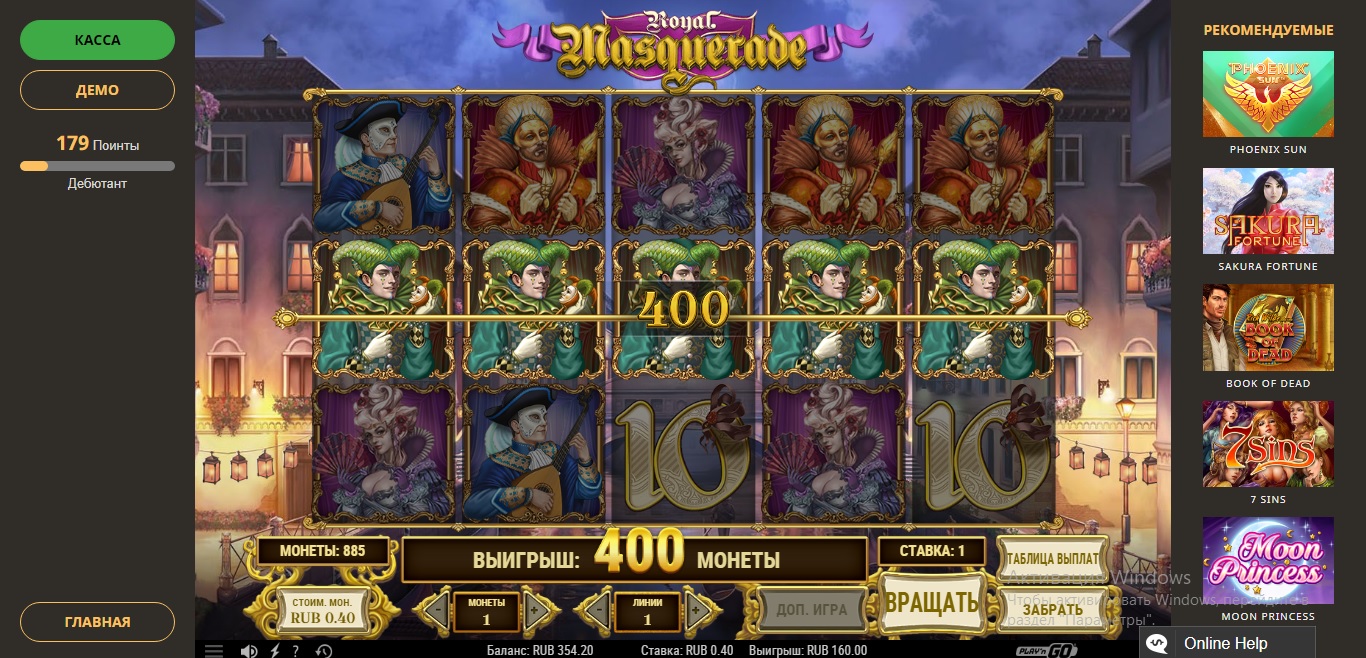Open the hamburger game menu
Viewport: 1366px width, 658px height.
[214, 650]
